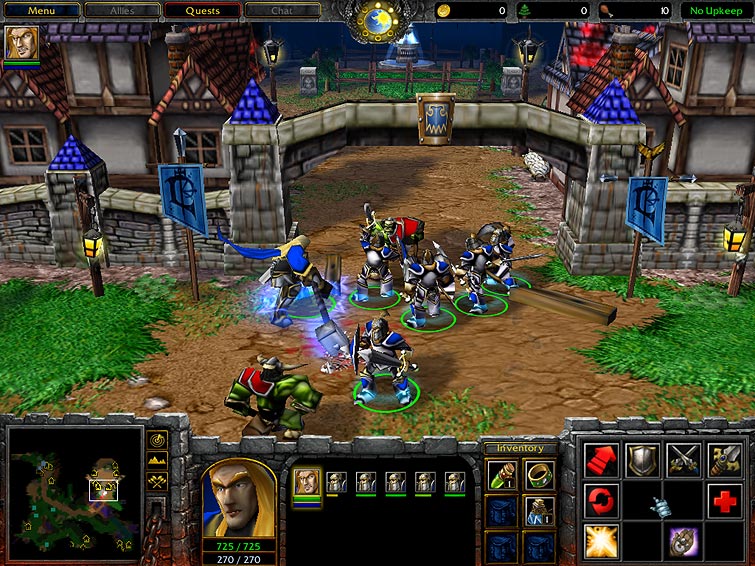Issue the Stop command (shield icon)
This screenshot has width=755, height=566.
pos(642,460)
